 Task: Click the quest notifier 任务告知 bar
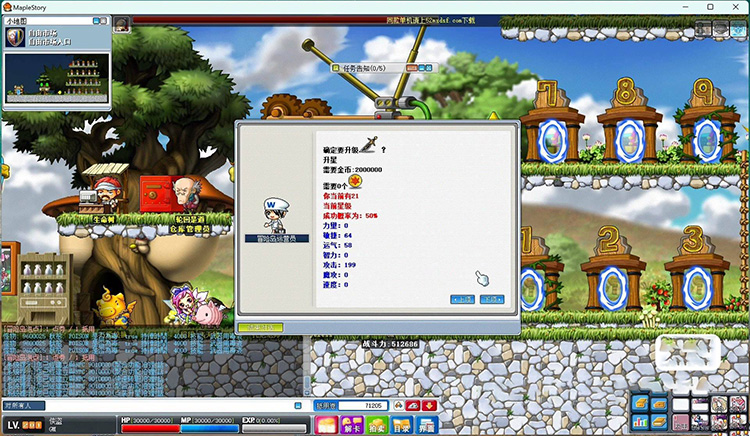pos(370,68)
